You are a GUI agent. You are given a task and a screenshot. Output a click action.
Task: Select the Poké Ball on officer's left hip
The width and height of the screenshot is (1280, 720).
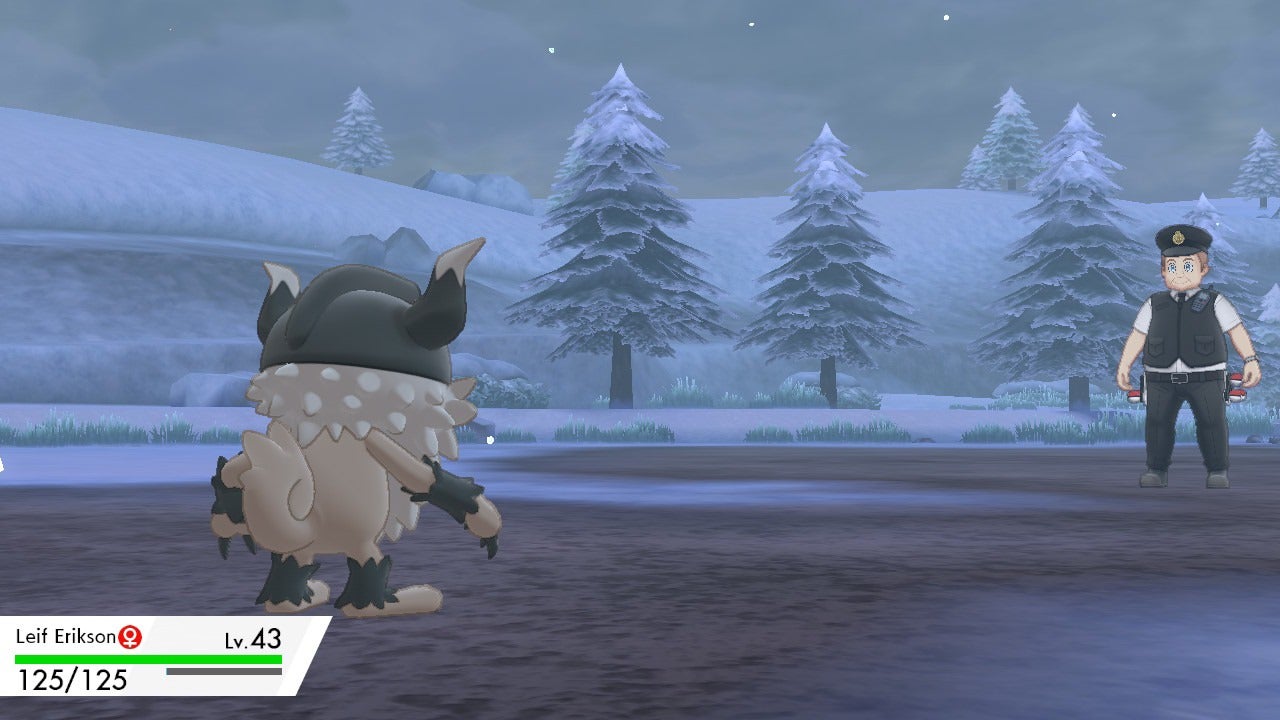[x=1237, y=388]
